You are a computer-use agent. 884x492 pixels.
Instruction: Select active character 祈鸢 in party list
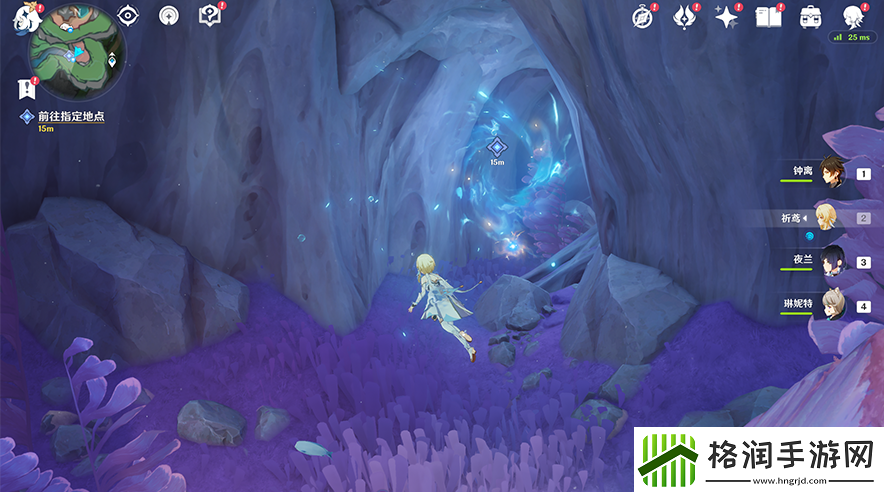pos(832,217)
